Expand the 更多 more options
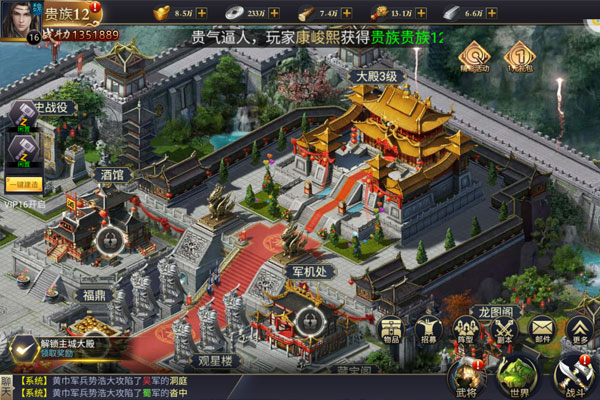The height and width of the screenshot is (400, 600). click(579, 332)
